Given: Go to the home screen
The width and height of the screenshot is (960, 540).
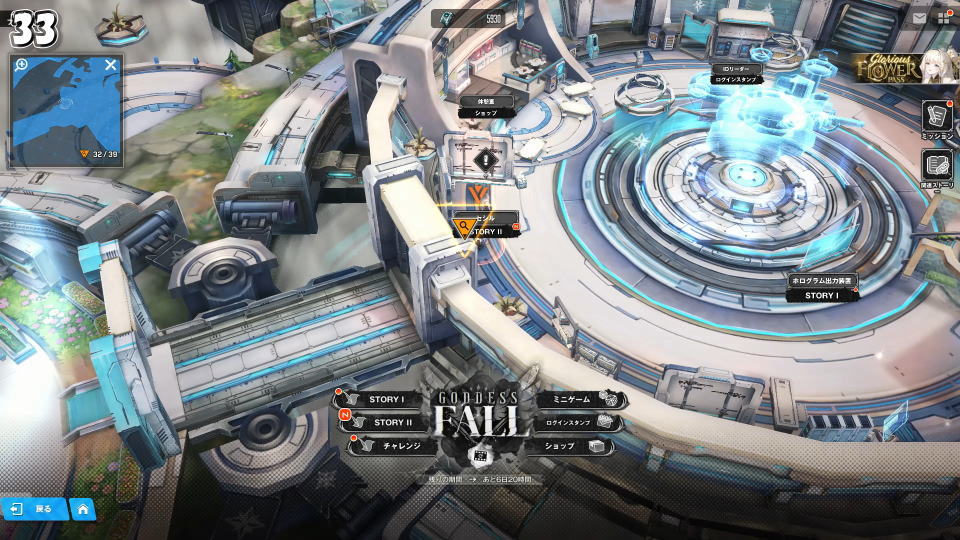Looking at the screenshot, I should (x=83, y=509).
